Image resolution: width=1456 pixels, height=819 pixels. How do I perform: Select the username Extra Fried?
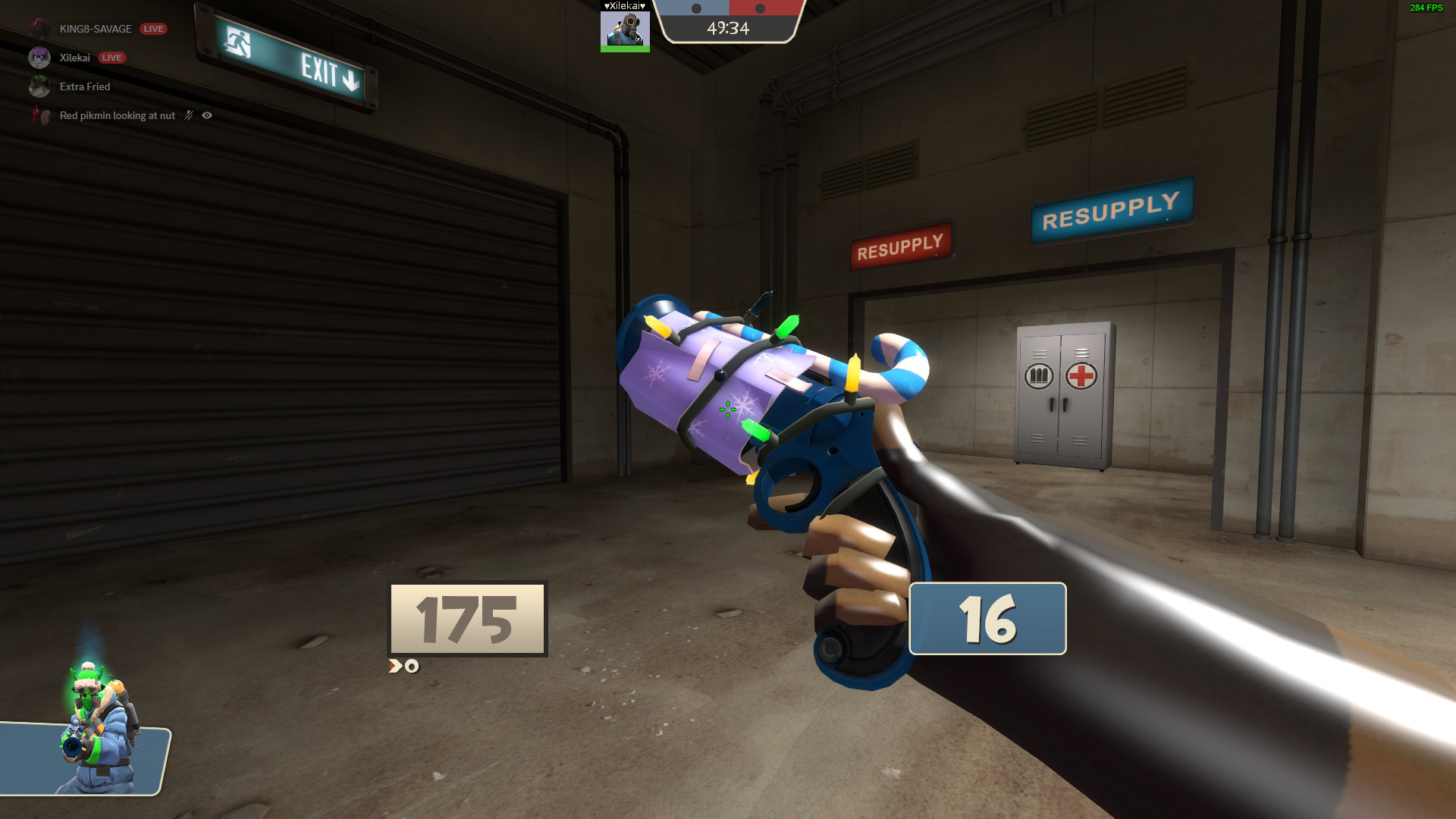point(85,86)
